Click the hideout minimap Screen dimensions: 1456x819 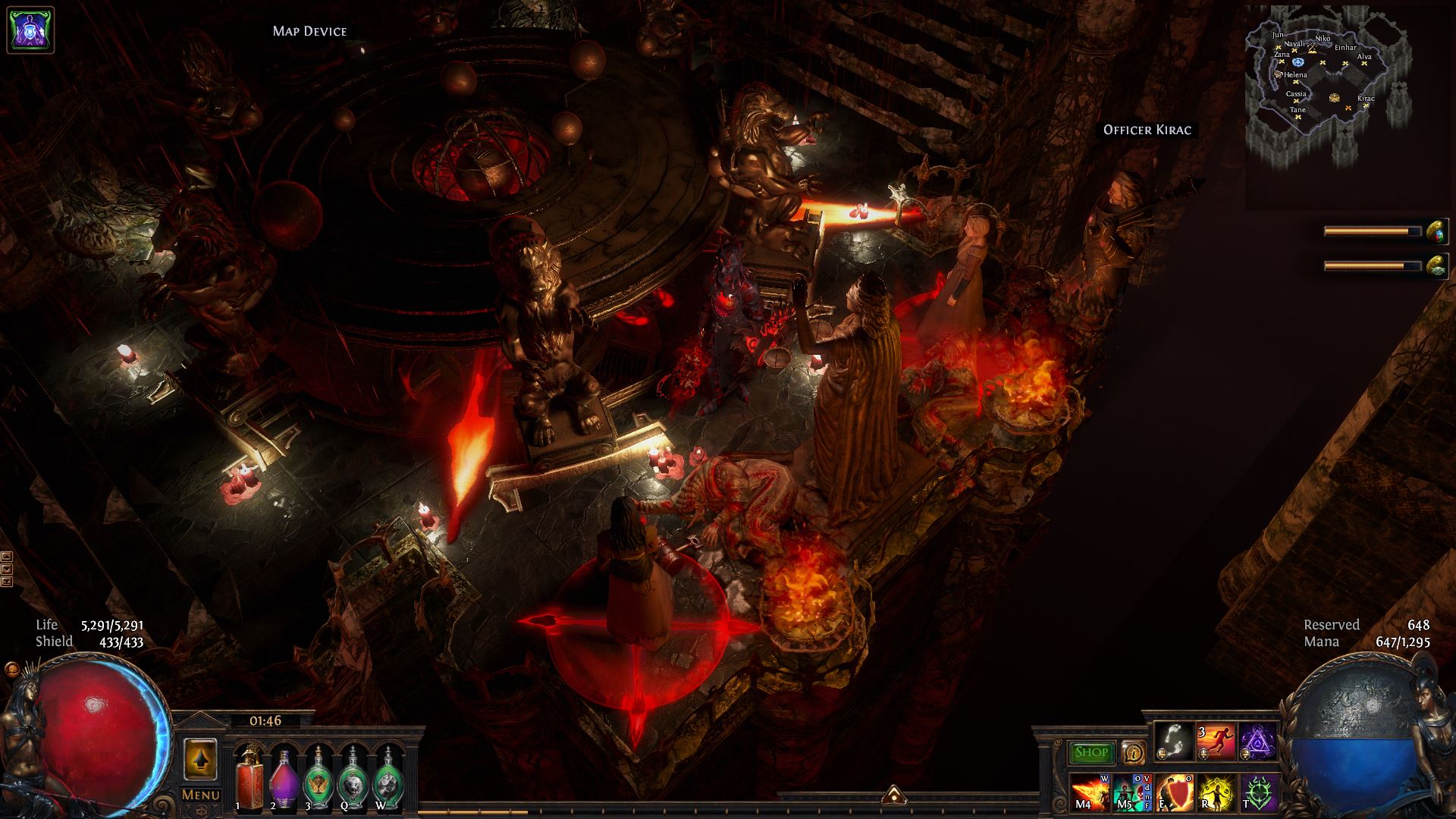(1326, 83)
